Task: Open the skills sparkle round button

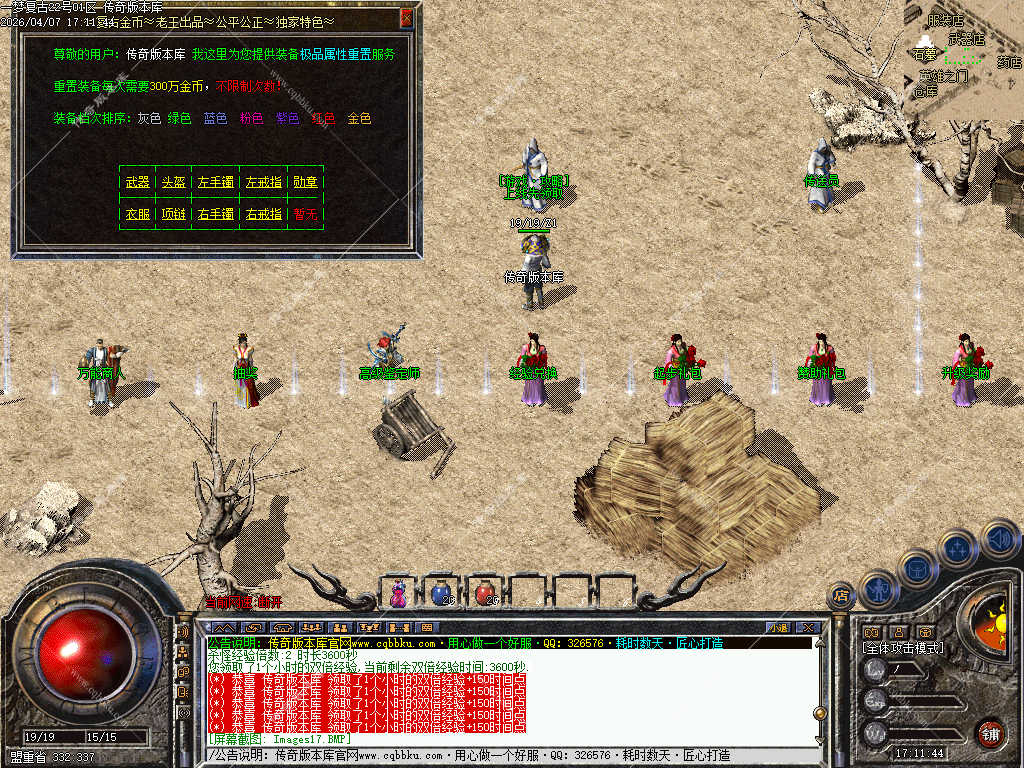Action: [957, 548]
